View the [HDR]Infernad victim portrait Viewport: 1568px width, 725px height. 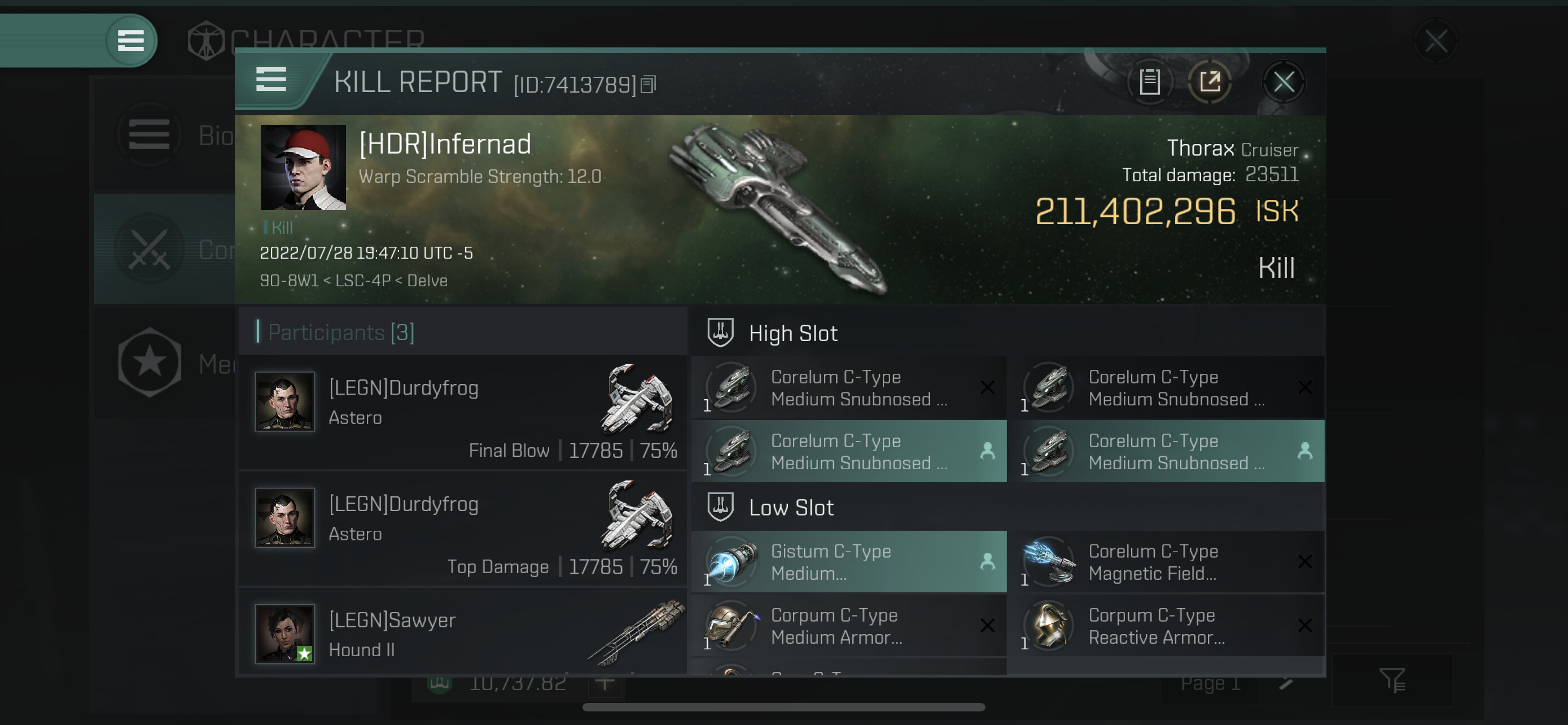pyautogui.click(x=303, y=167)
